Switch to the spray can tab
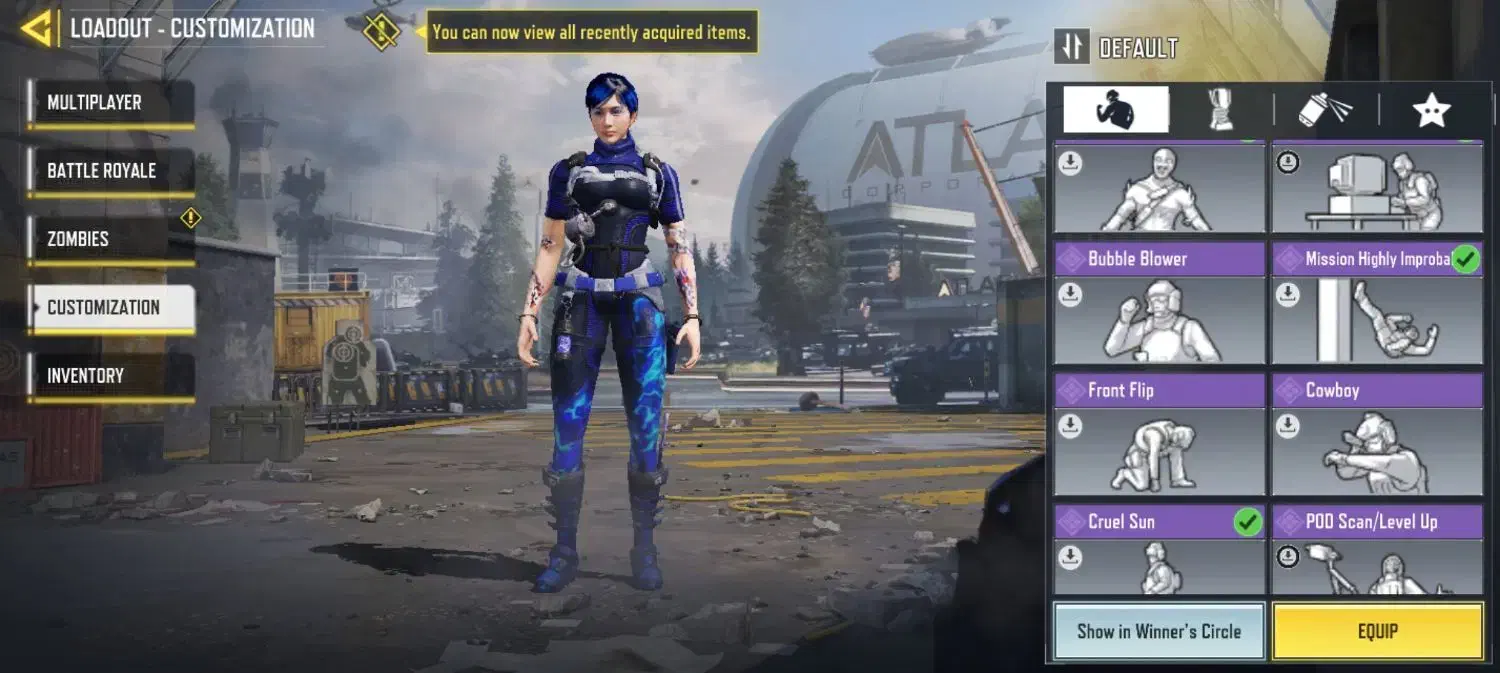Viewport: 1500px width, 673px height. [1326, 110]
